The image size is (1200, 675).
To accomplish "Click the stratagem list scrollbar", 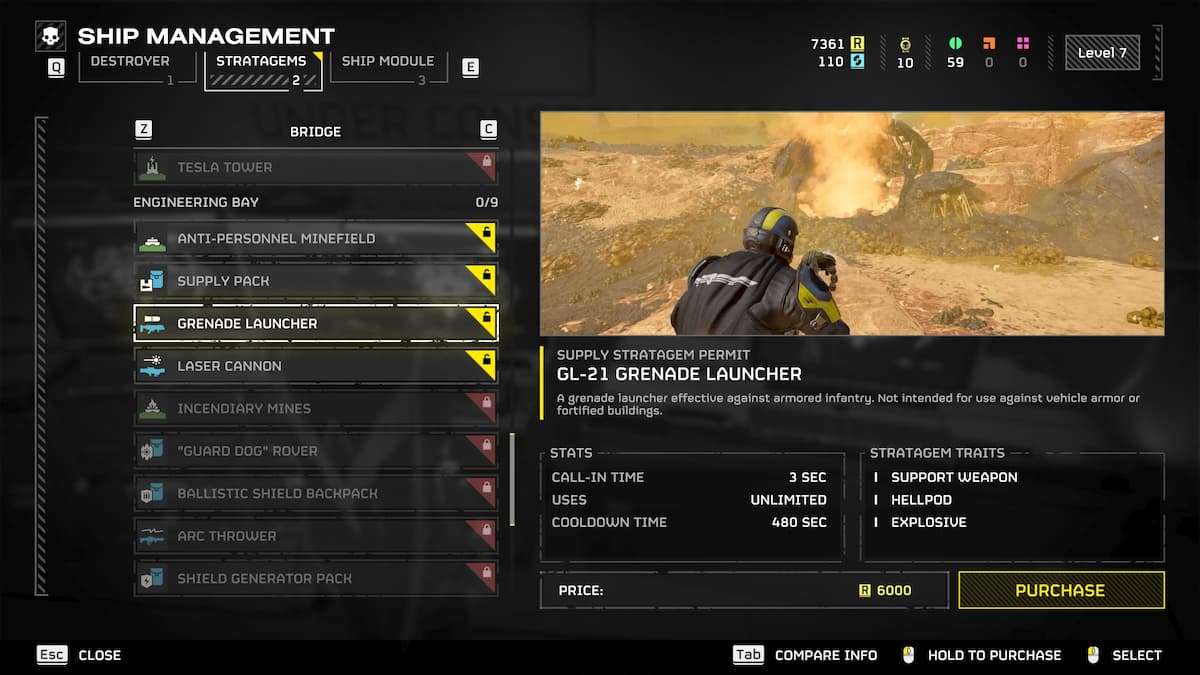I will pyautogui.click(x=514, y=480).
